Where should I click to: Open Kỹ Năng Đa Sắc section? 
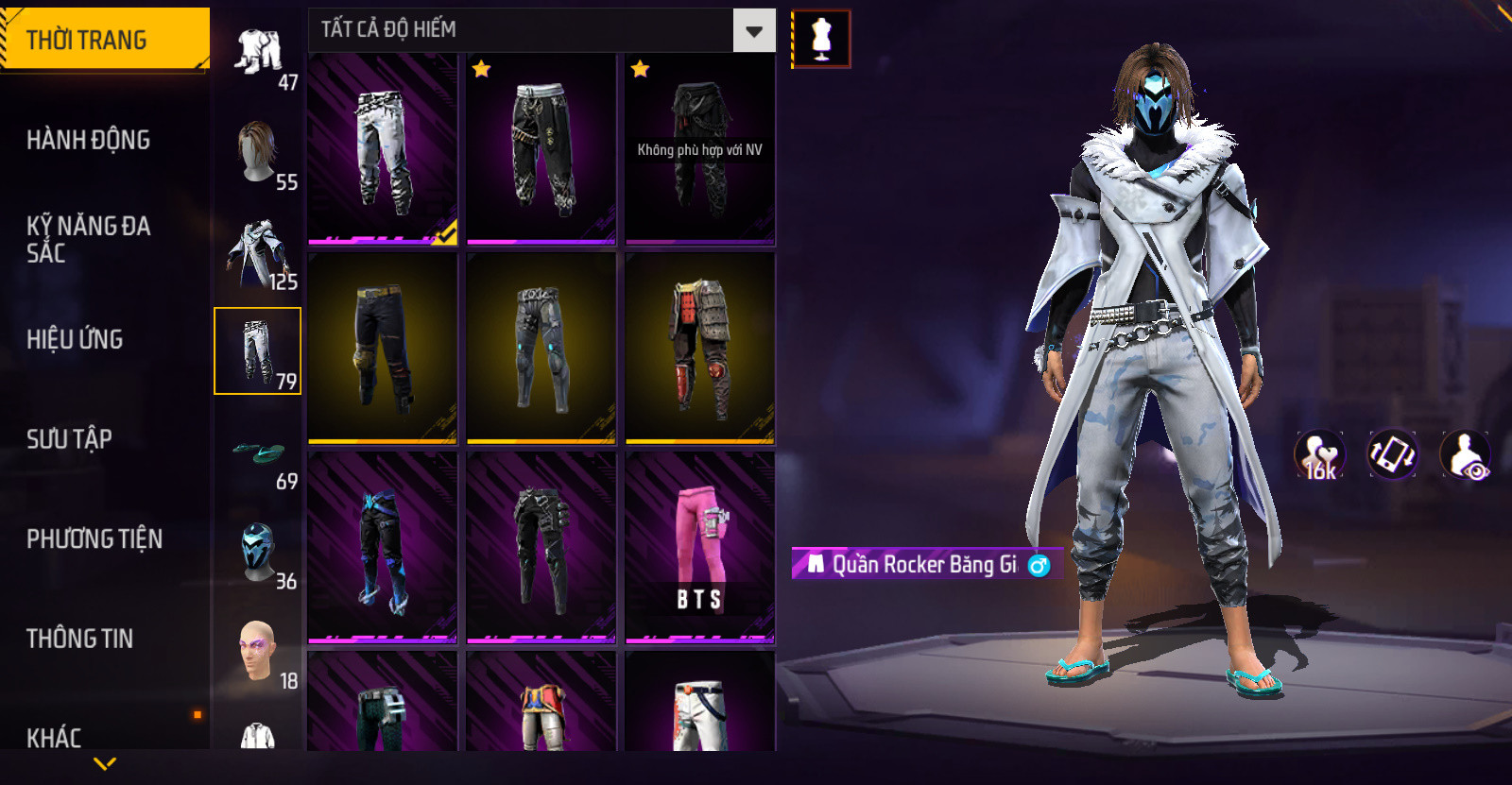(88, 239)
